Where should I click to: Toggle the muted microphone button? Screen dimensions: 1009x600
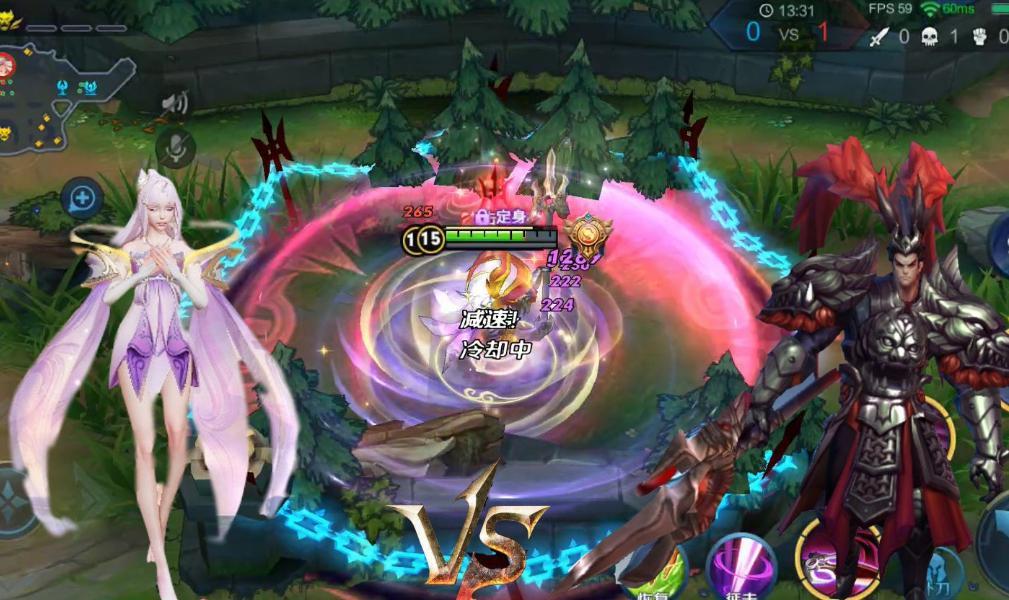tap(176, 148)
